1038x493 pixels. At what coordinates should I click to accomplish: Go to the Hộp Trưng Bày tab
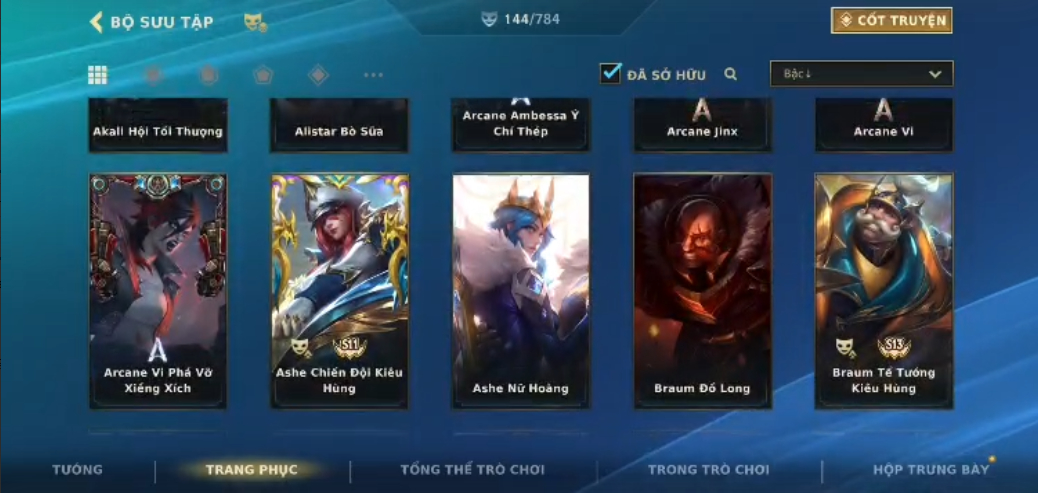click(930, 470)
